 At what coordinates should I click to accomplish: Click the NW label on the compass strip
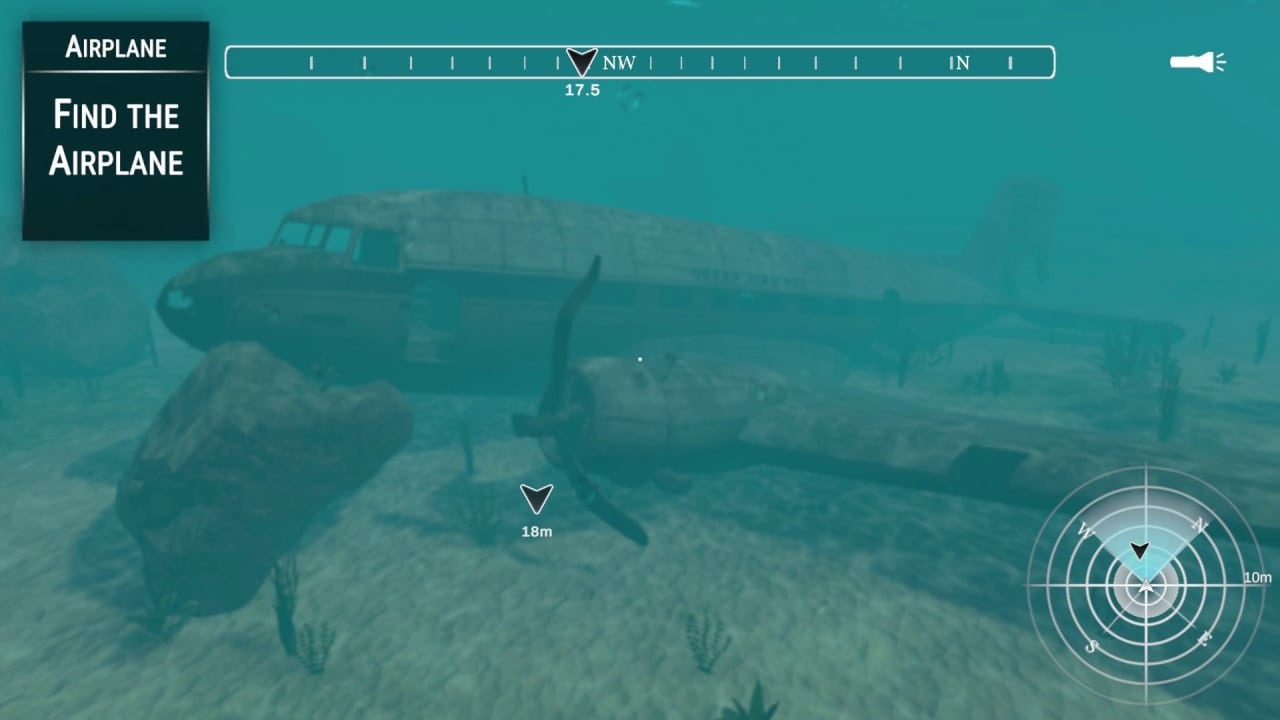[x=620, y=62]
